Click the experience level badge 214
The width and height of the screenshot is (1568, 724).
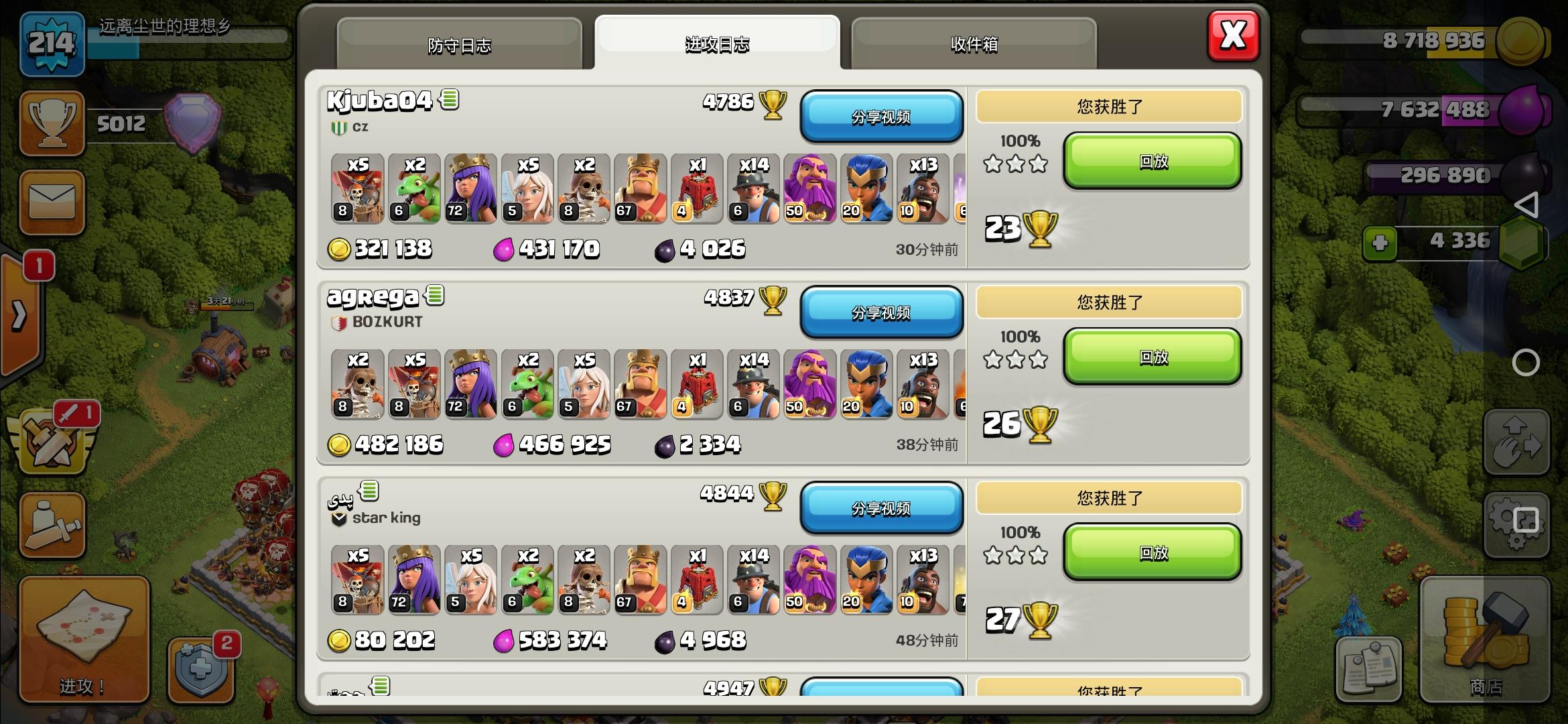pyautogui.click(x=52, y=42)
